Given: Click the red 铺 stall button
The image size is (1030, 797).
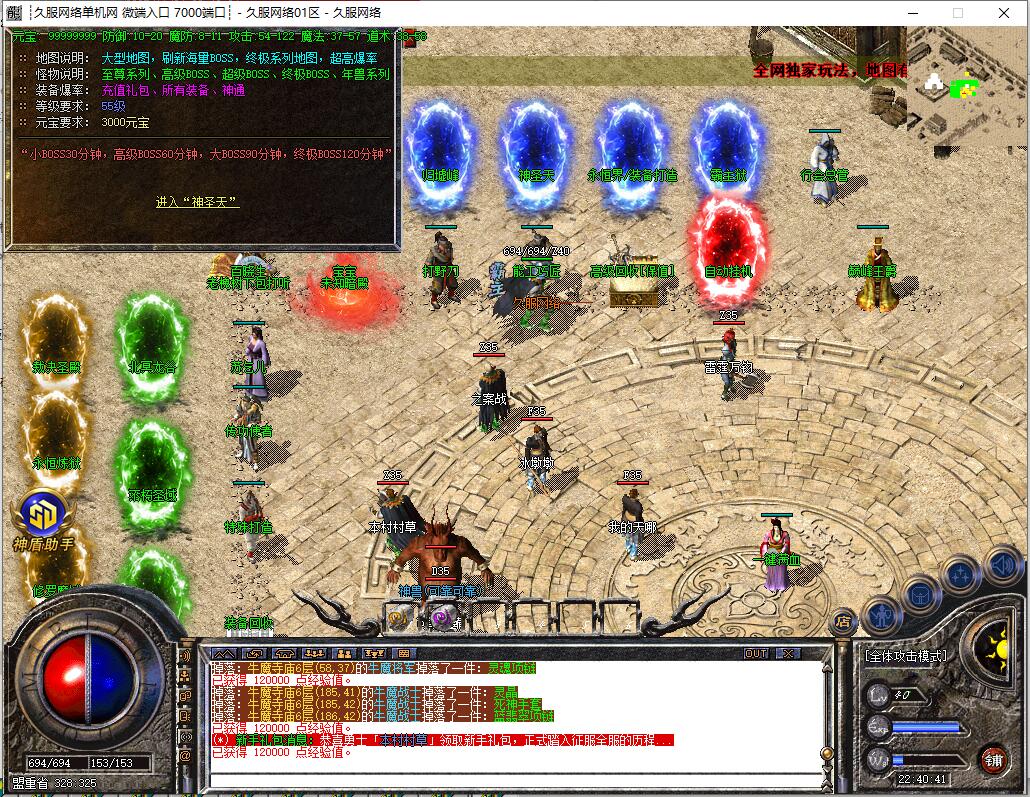Looking at the screenshot, I should point(993,759).
